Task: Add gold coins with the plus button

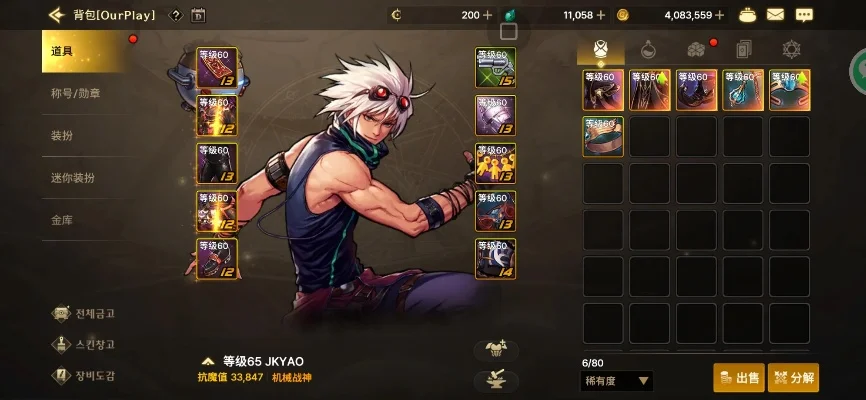Action: [x=719, y=15]
